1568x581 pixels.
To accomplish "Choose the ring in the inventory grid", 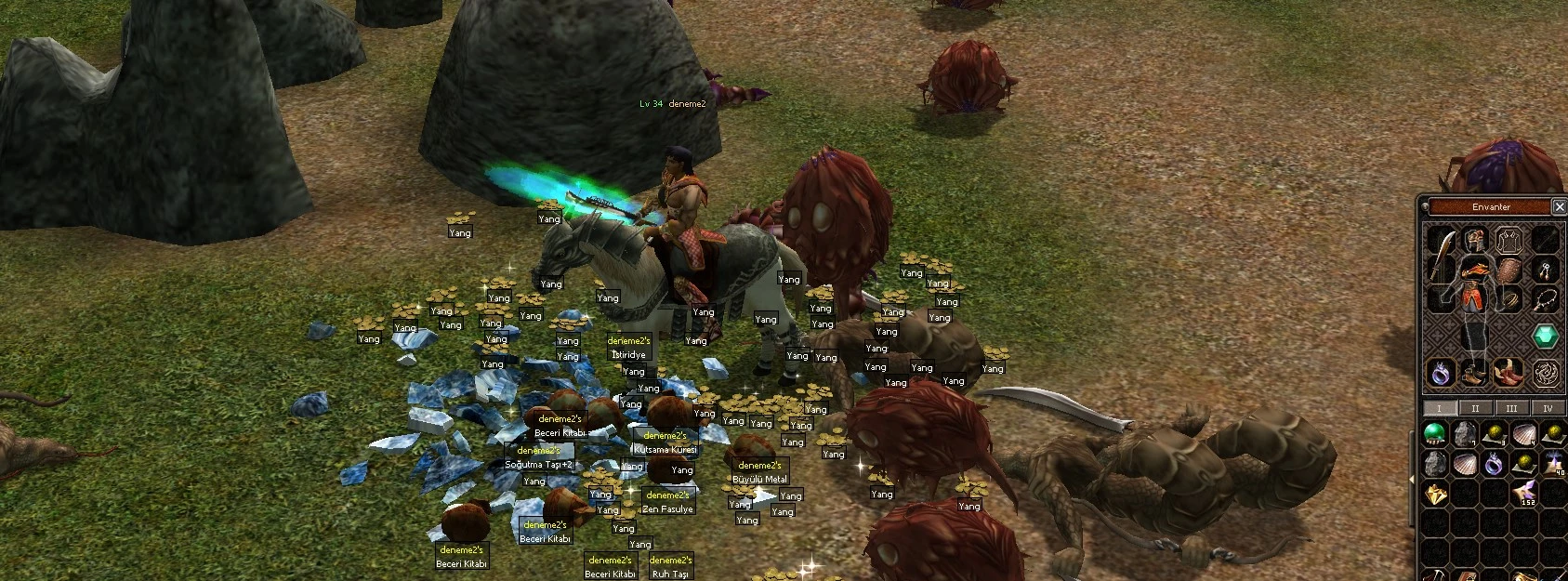I will pos(1495,463).
